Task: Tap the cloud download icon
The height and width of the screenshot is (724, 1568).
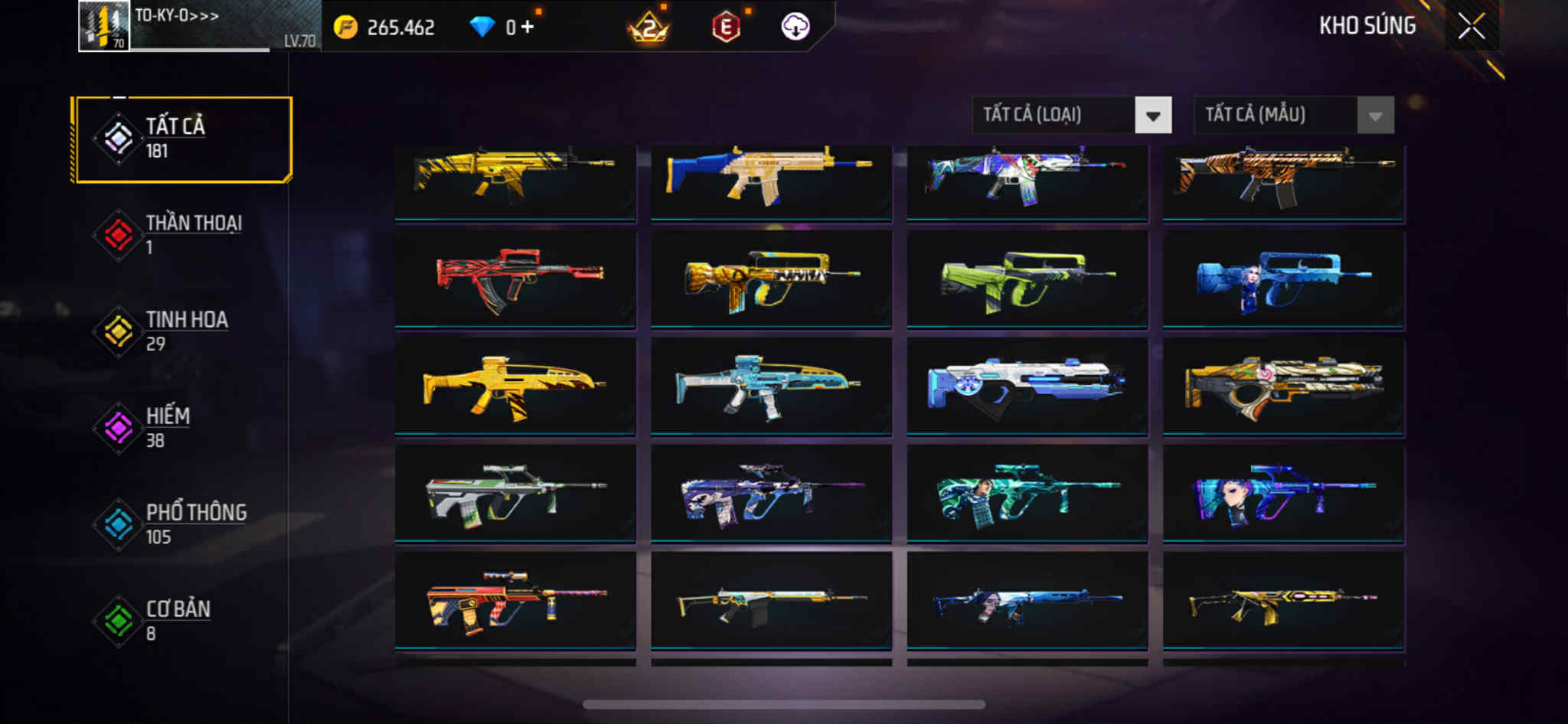Action: [x=795, y=28]
